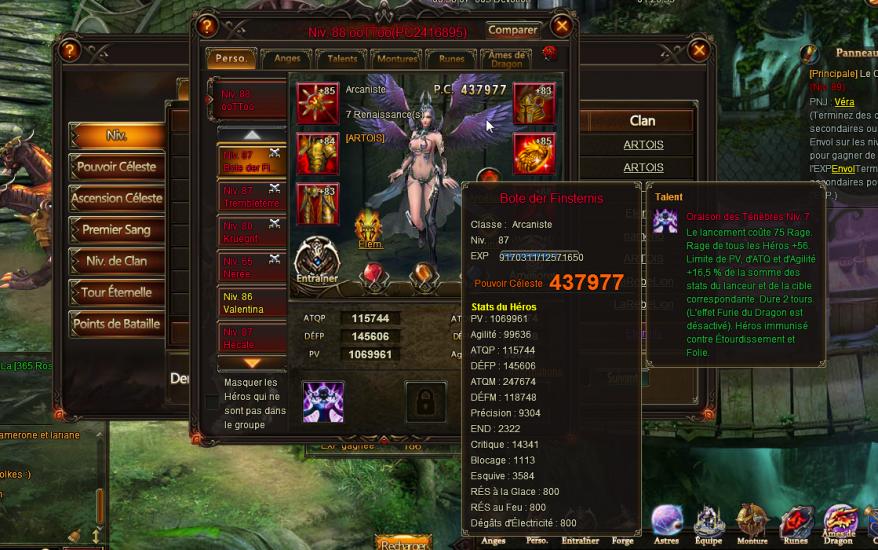Close the character info window
The height and width of the screenshot is (550, 878).
click(562, 25)
